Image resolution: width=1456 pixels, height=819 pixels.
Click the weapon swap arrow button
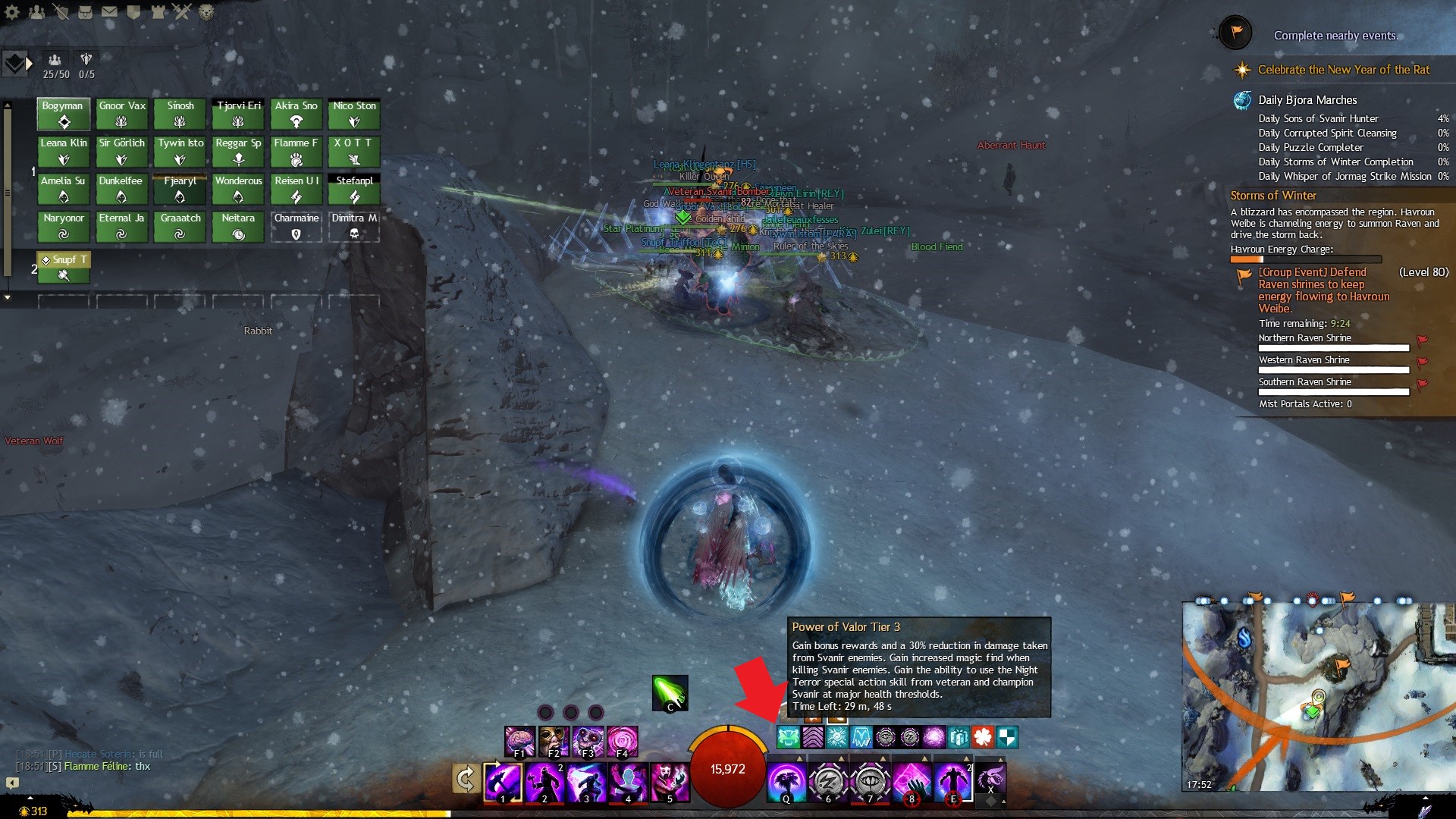tap(465, 779)
